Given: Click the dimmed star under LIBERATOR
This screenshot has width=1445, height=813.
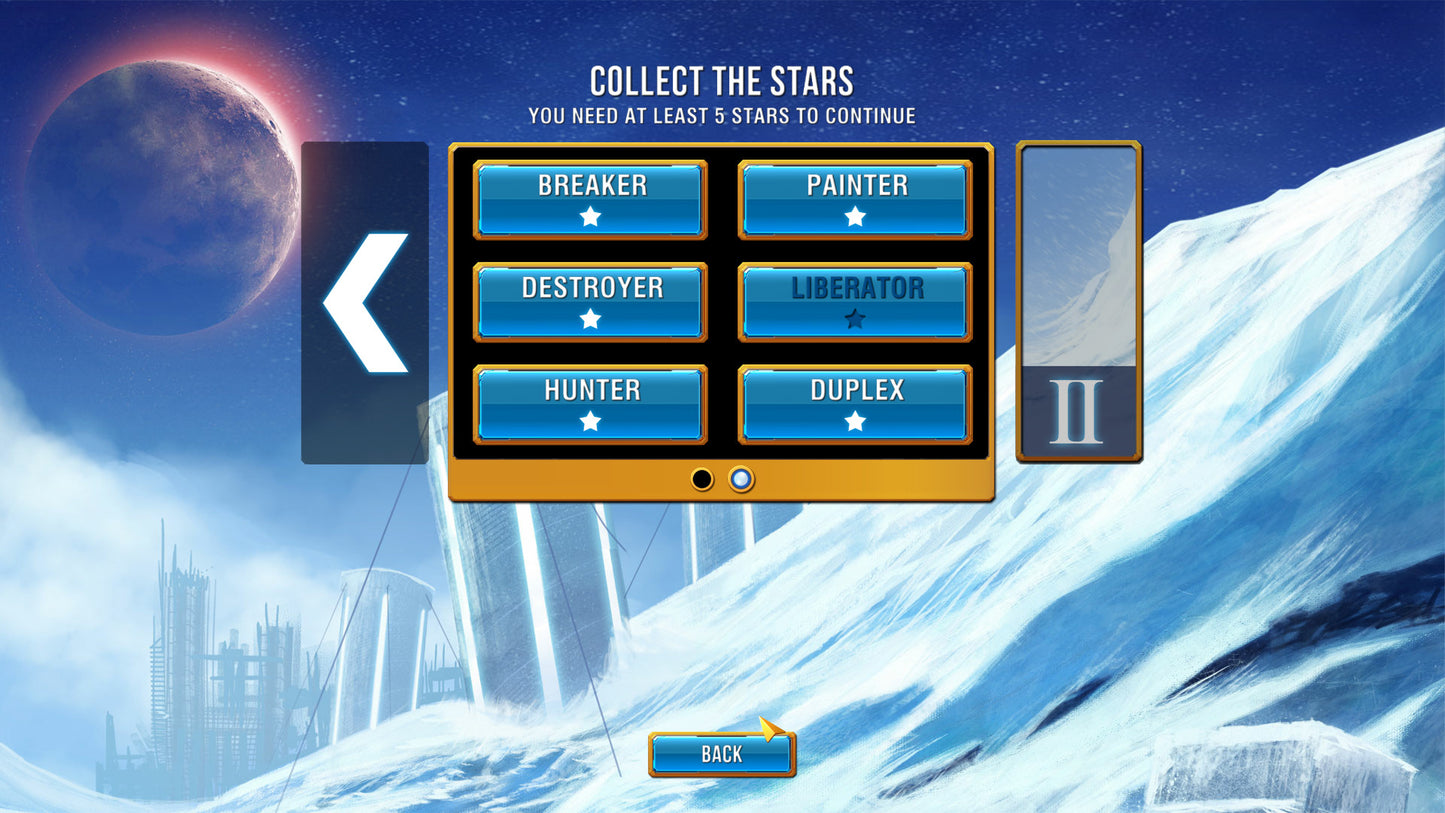Looking at the screenshot, I should coord(855,319).
